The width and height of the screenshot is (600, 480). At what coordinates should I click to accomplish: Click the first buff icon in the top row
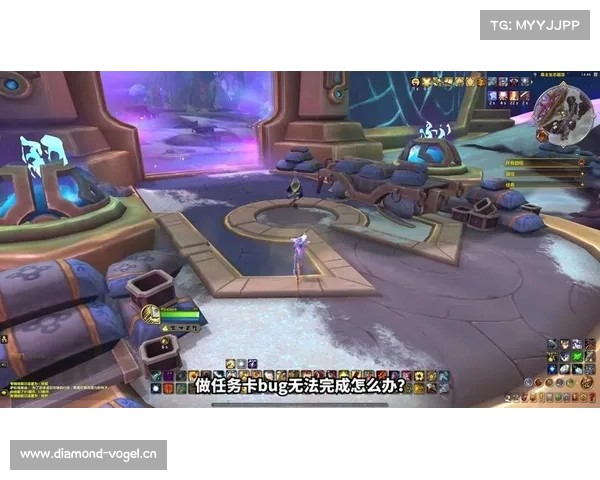tap(428, 82)
